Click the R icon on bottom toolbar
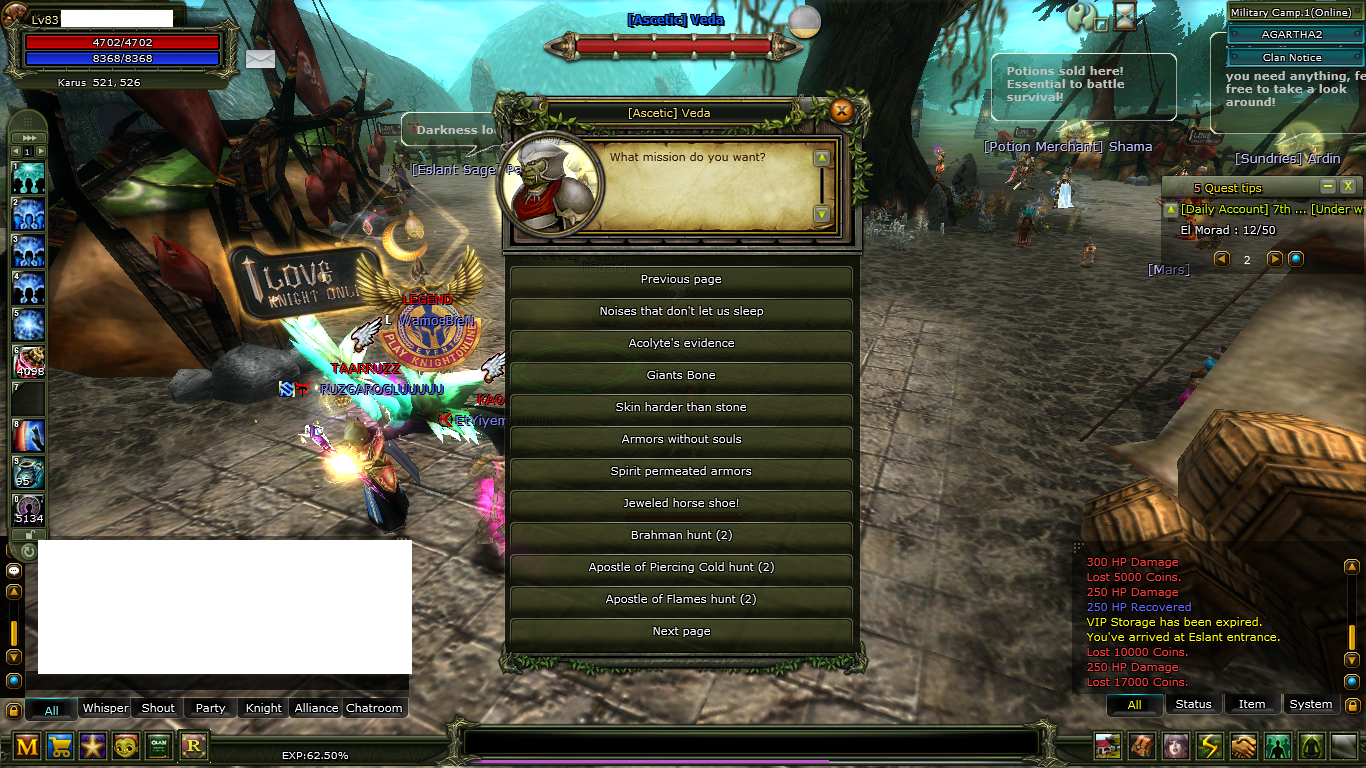This screenshot has height=768, width=1366. tap(193, 746)
